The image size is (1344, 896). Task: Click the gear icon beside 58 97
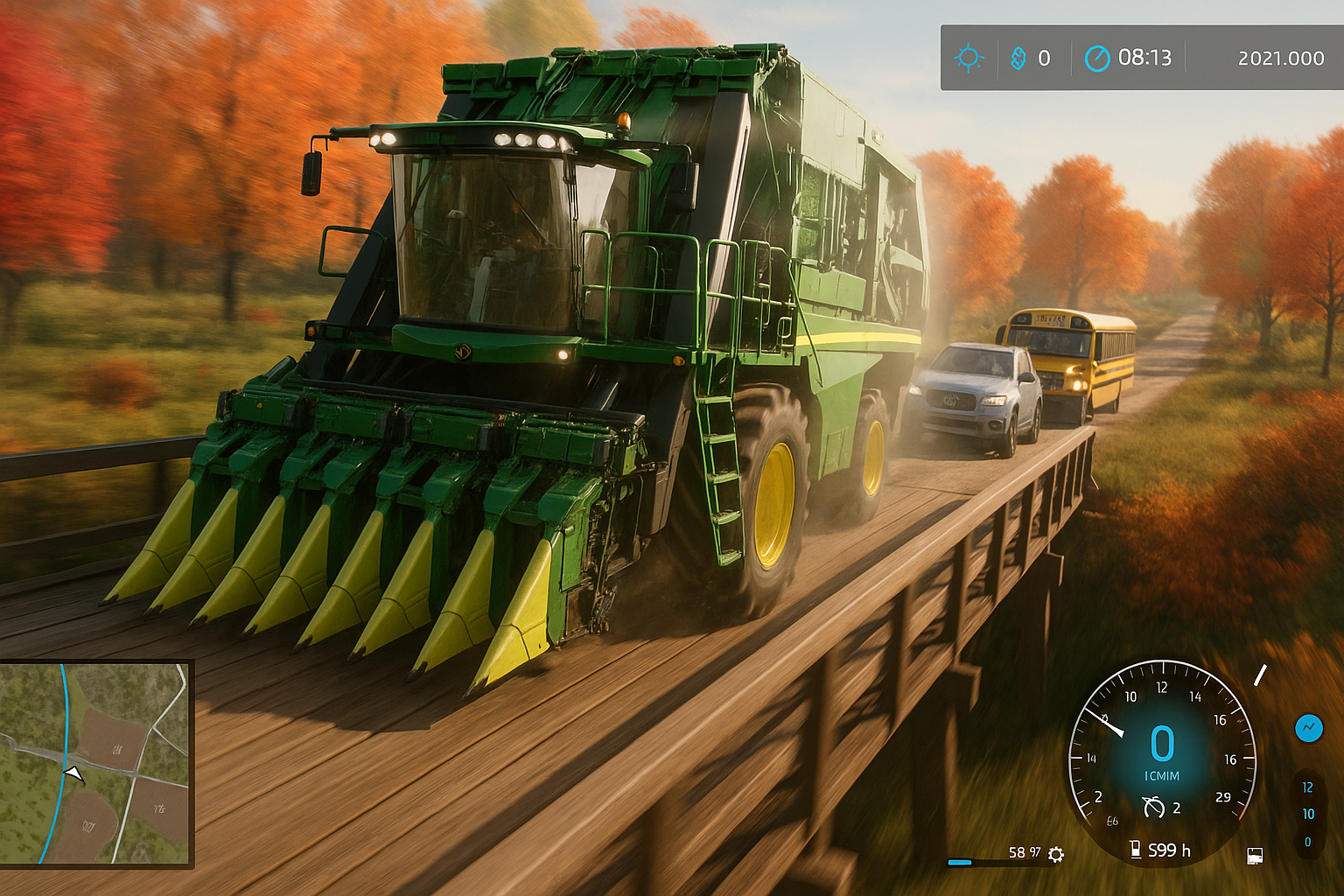(1056, 854)
